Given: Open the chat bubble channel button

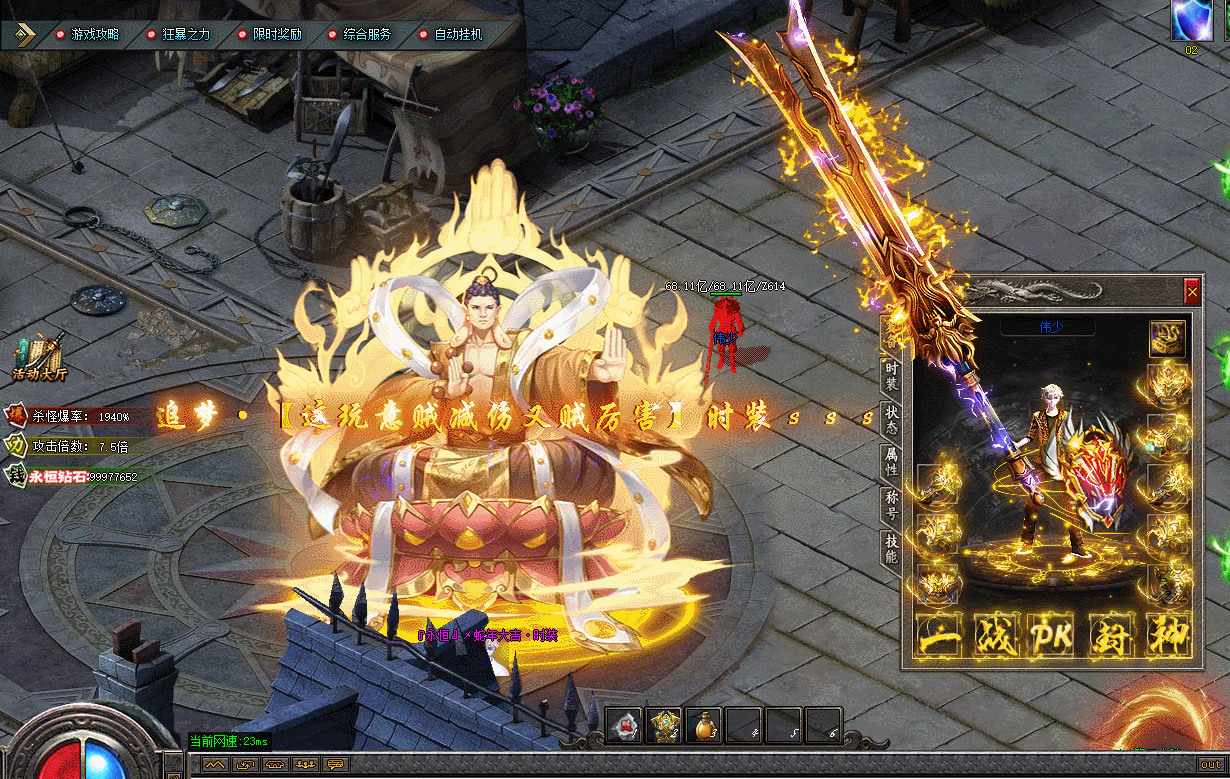Looking at the screenshot, I should 336,765.
